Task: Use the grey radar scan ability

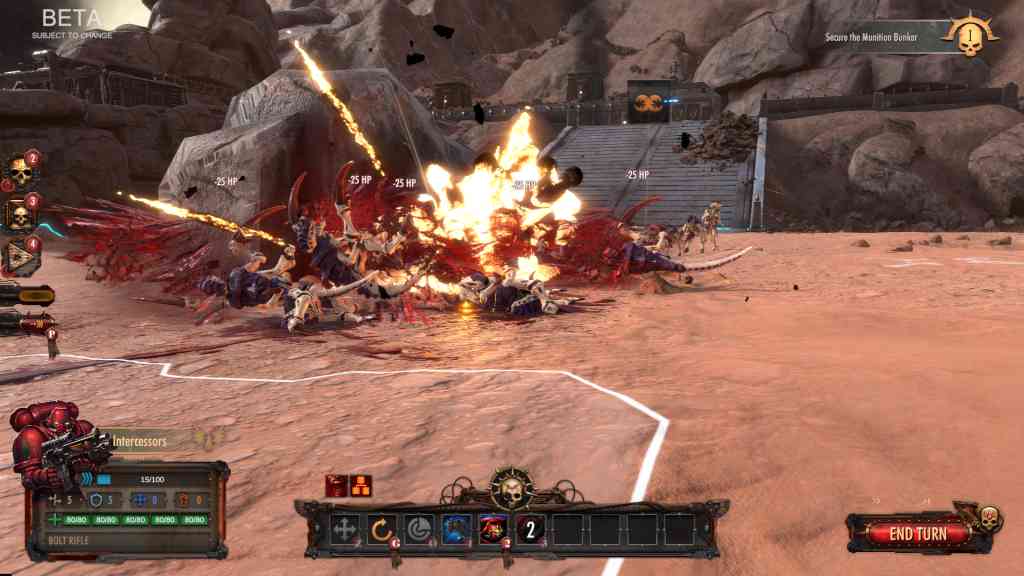Action: (419, 530)
